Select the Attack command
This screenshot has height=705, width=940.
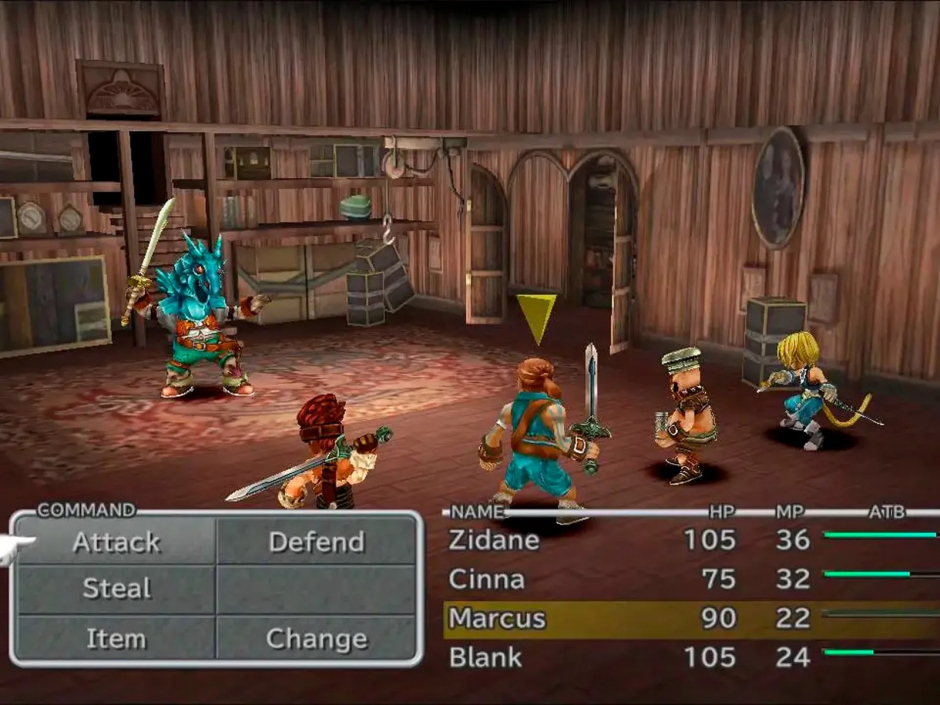click(116, 543)
